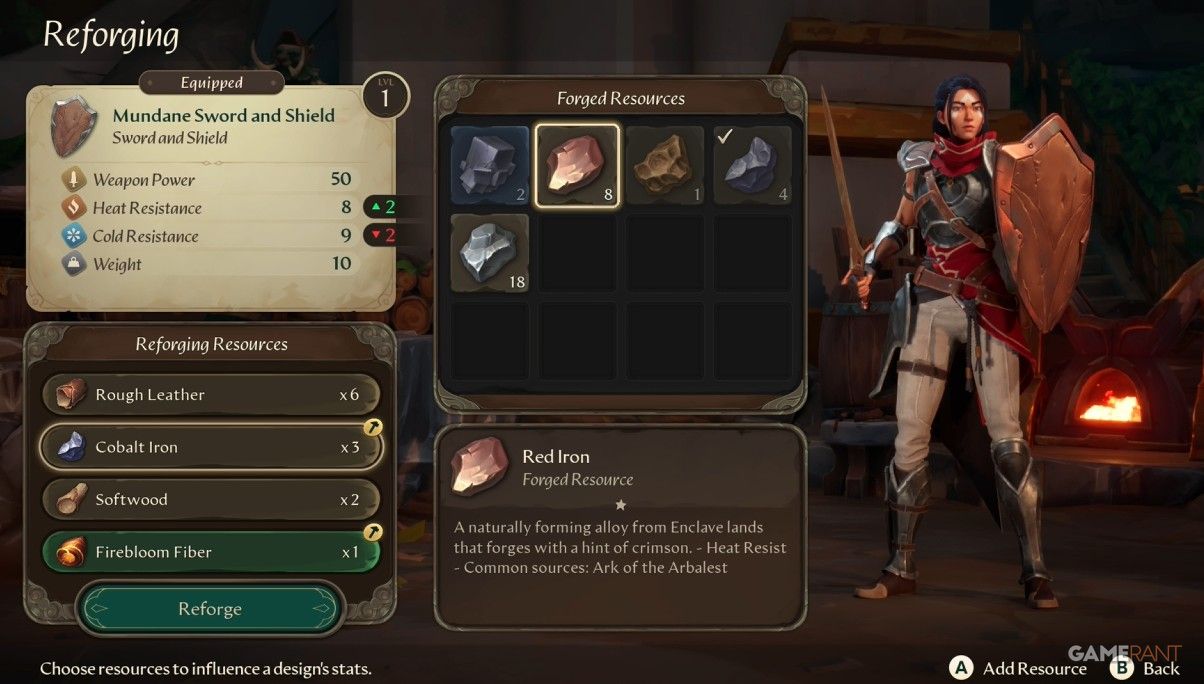Pick the checkmarked cobalt ore slot
This screenshot has height=684, width=1204.
tap(752, 165)
